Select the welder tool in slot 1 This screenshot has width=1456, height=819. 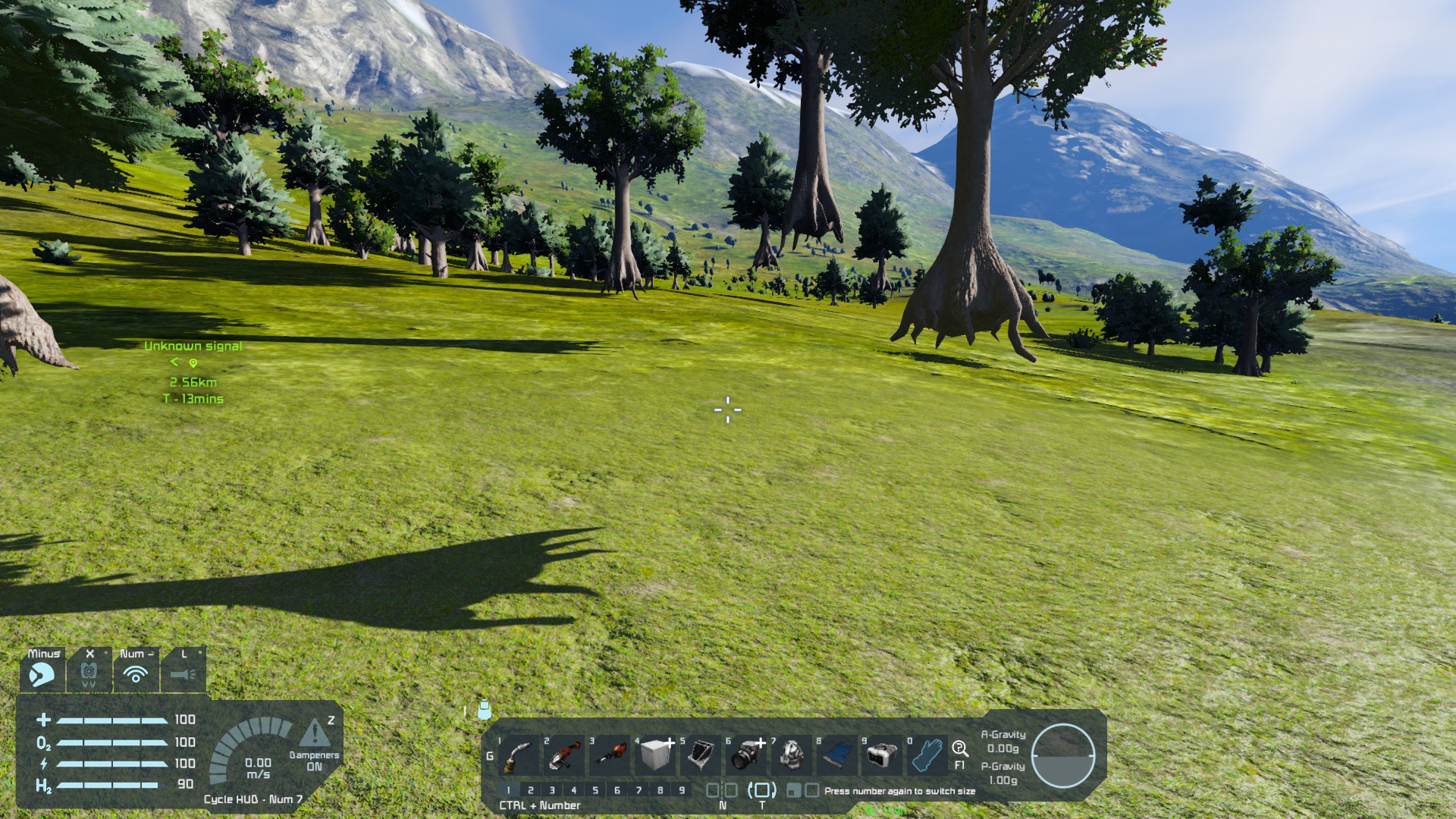(x=518, y=755)
